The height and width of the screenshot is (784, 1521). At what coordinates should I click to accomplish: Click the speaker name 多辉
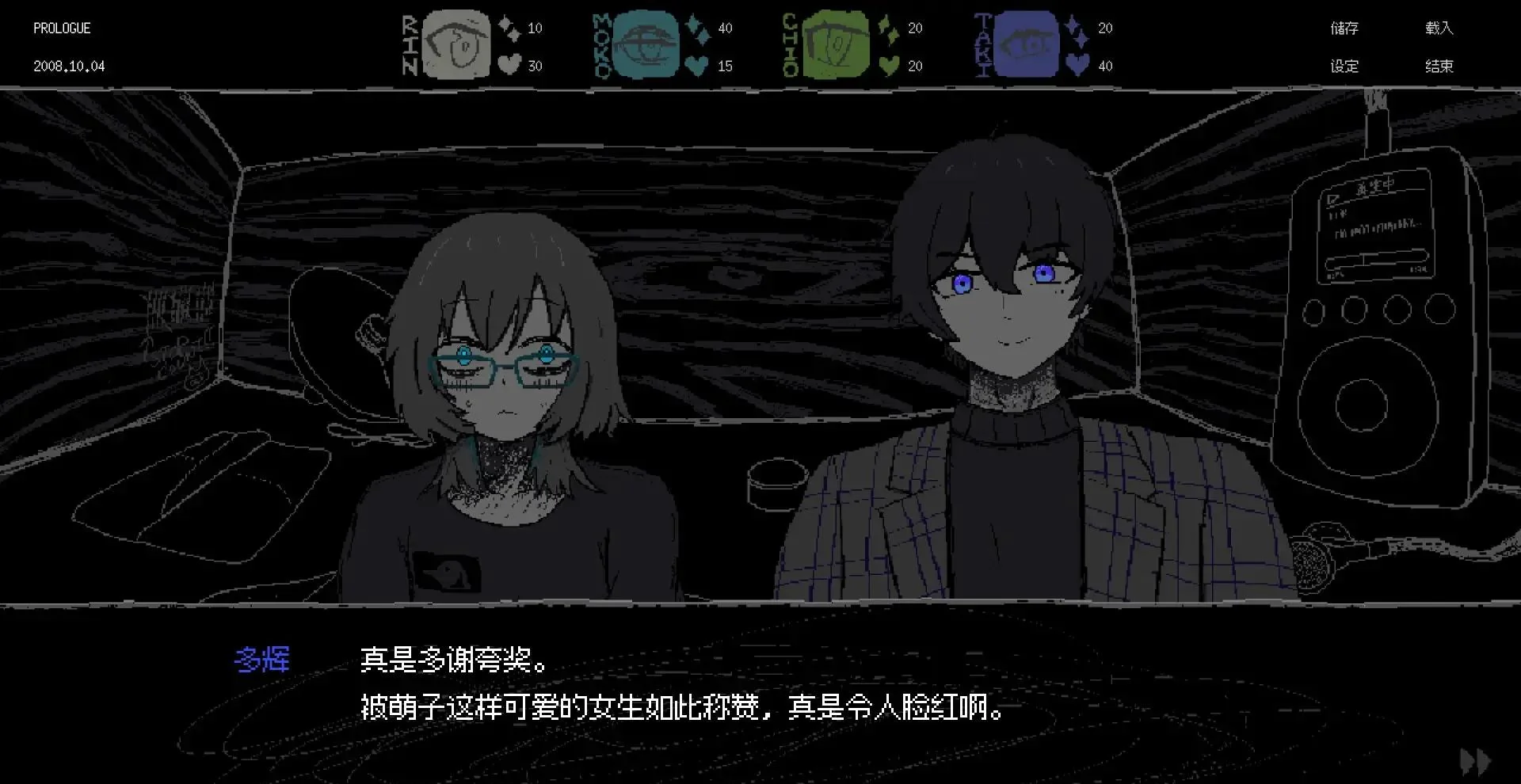(x=264, y=659)
